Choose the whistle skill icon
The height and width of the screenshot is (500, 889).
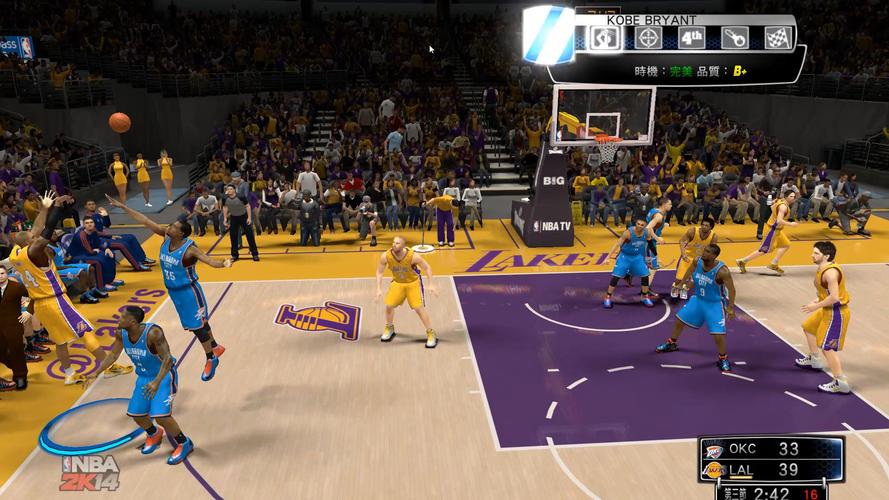(735, 38)
